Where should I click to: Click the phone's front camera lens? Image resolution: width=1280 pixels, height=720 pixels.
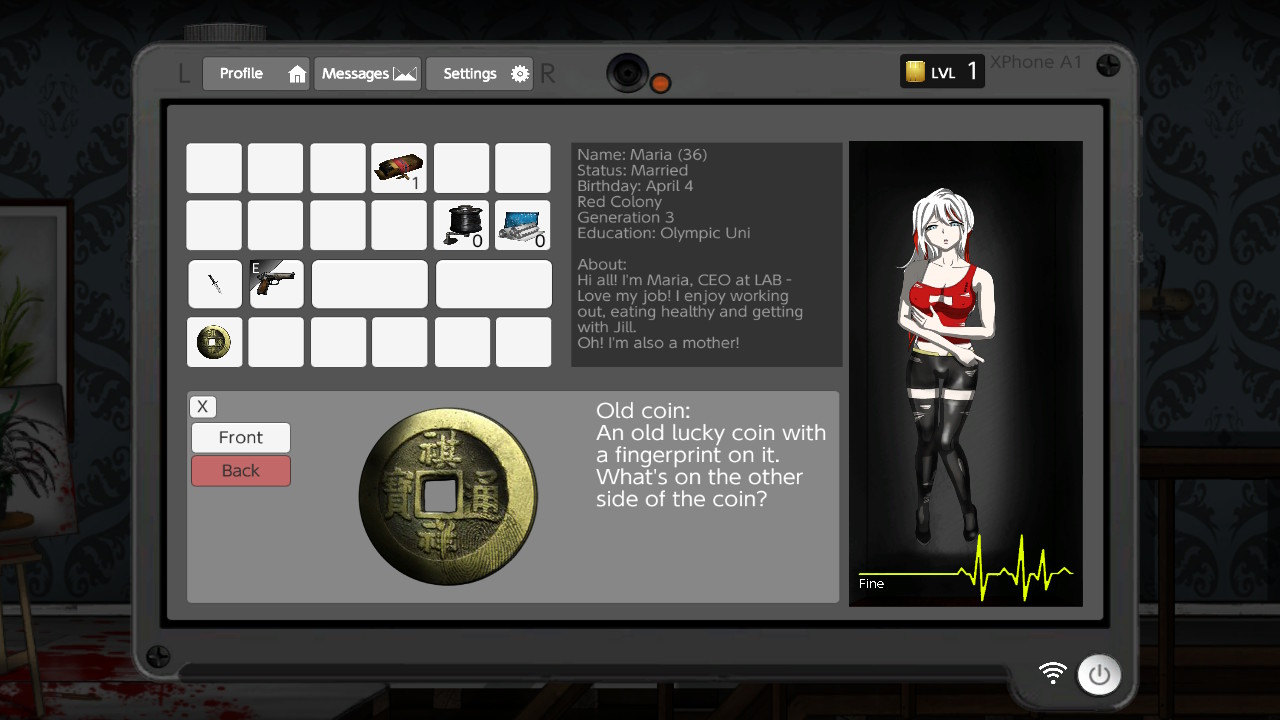pos(628,73)
